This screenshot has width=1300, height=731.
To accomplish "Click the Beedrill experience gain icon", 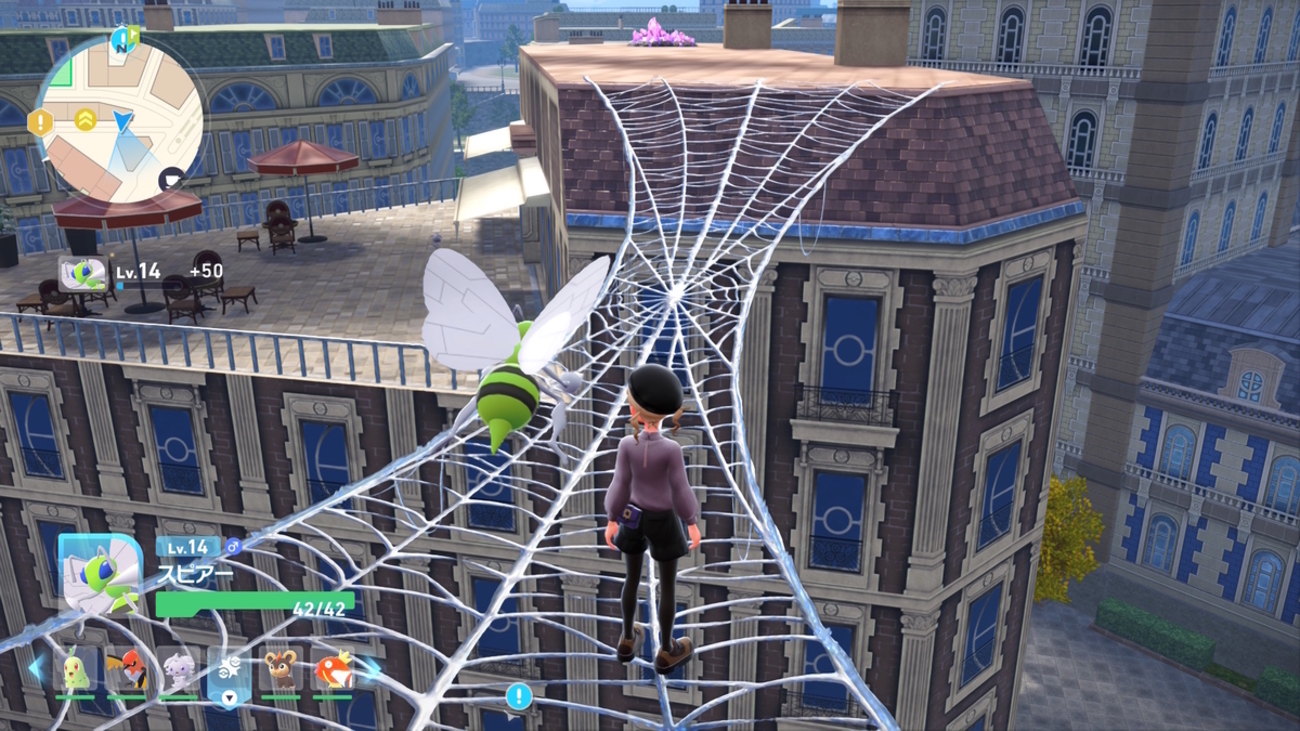I will 83,273.
